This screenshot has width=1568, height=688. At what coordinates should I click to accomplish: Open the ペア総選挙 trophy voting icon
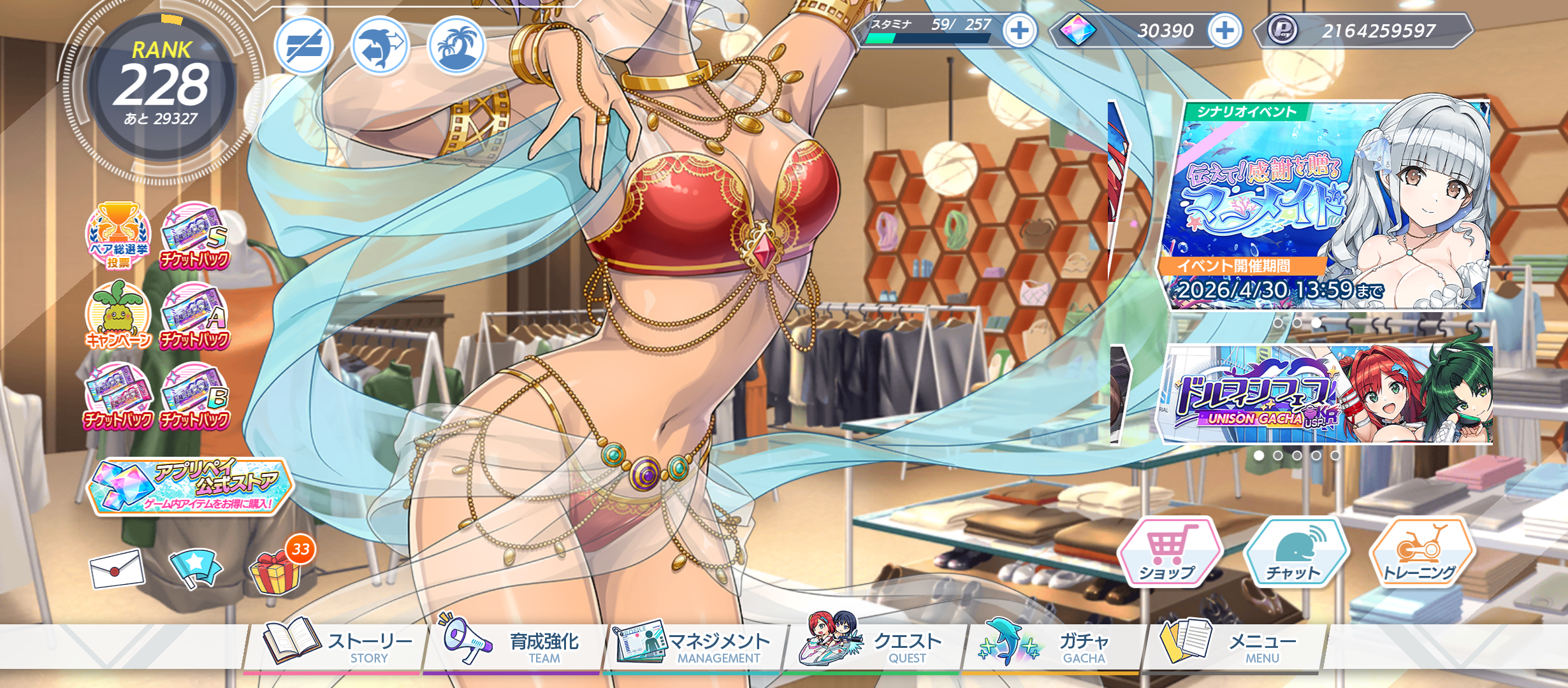tap(119, 235)
